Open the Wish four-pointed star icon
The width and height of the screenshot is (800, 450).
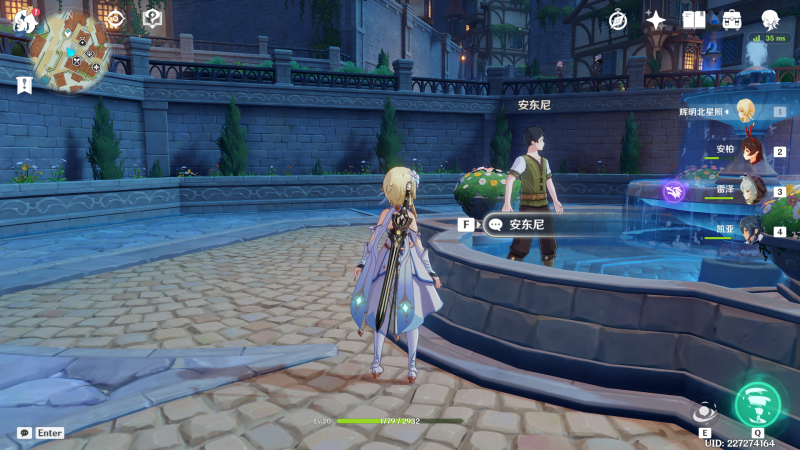coord(656,20)
